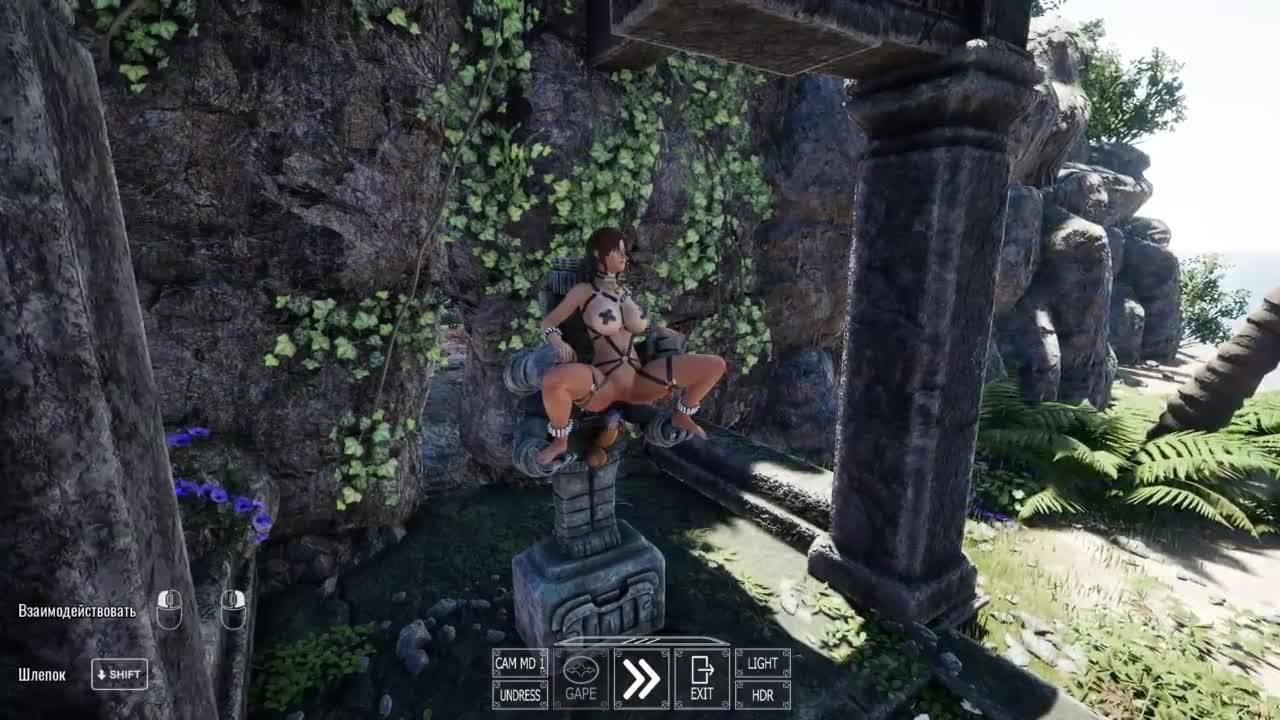Toggle the LIGHT option

[762, 663]
